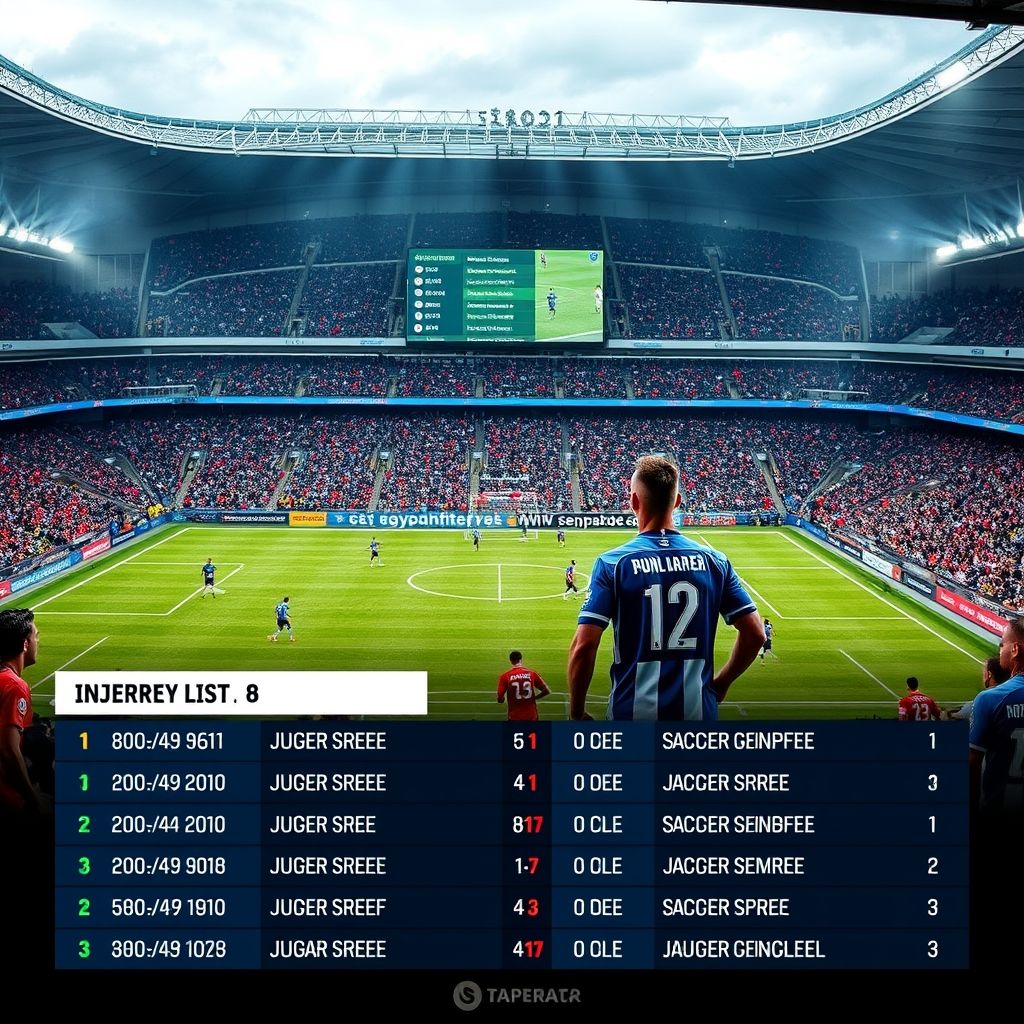The height and width of the screenshot is (1024, 1024).
Task: Select the JACGER SEMREE list row
Action: [733, 866]
